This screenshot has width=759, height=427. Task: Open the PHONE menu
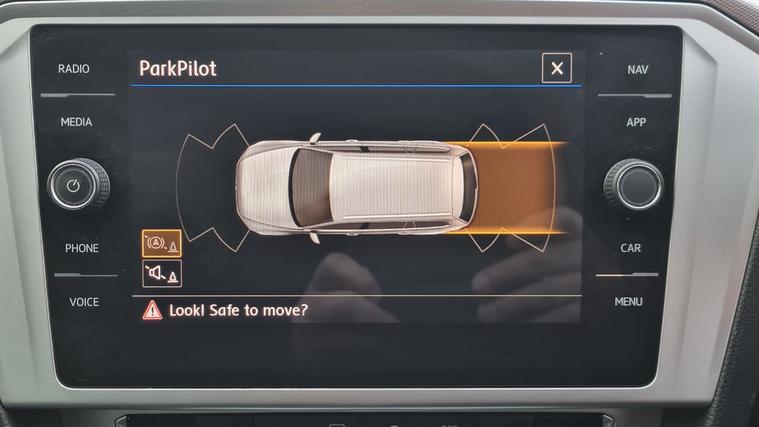tap(81, 248)
